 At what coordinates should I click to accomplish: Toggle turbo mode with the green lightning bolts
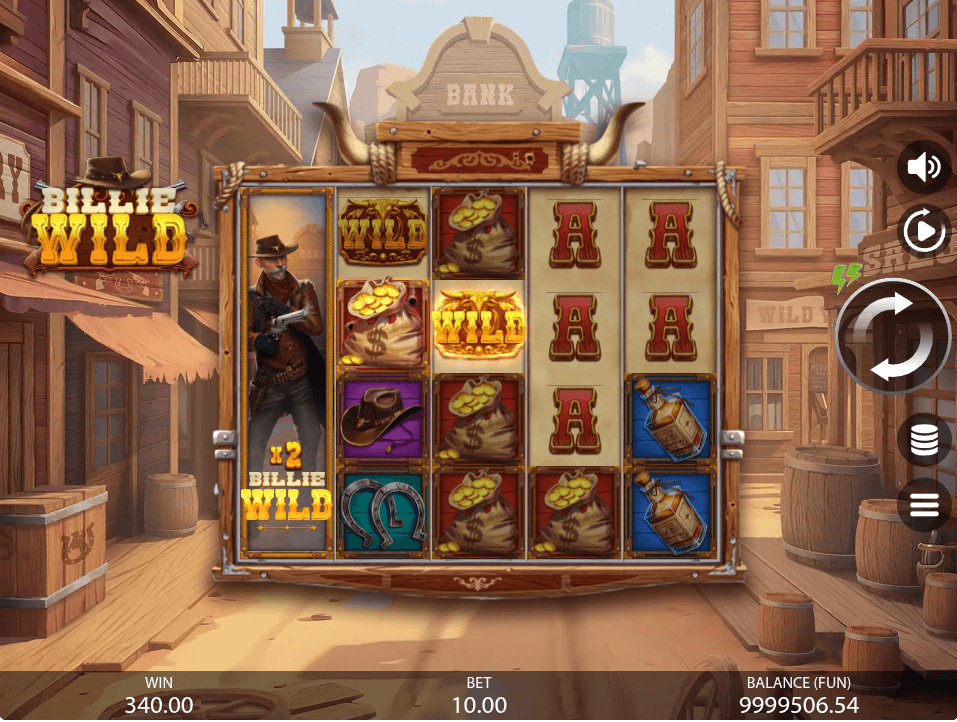(845, 277)
